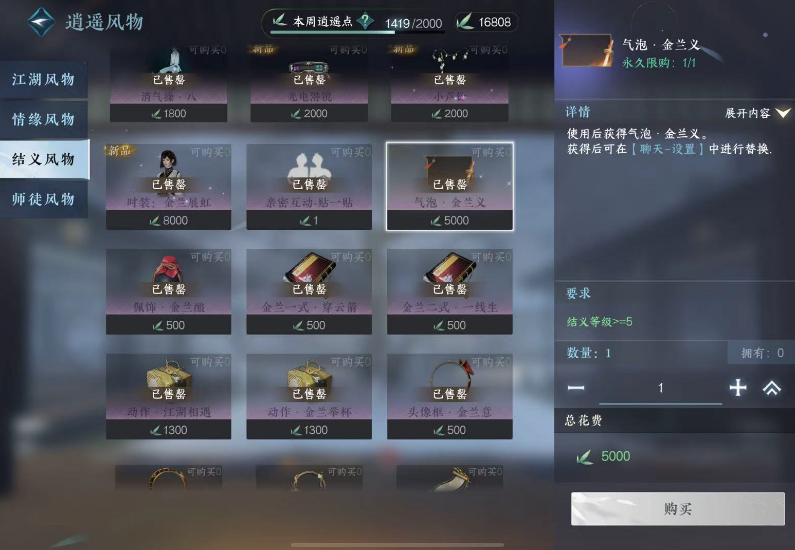The height and width of the screenshot is (550, 795).
Task: Select the 金兰一式·穿云箭 book item
Action: (309, 290)
